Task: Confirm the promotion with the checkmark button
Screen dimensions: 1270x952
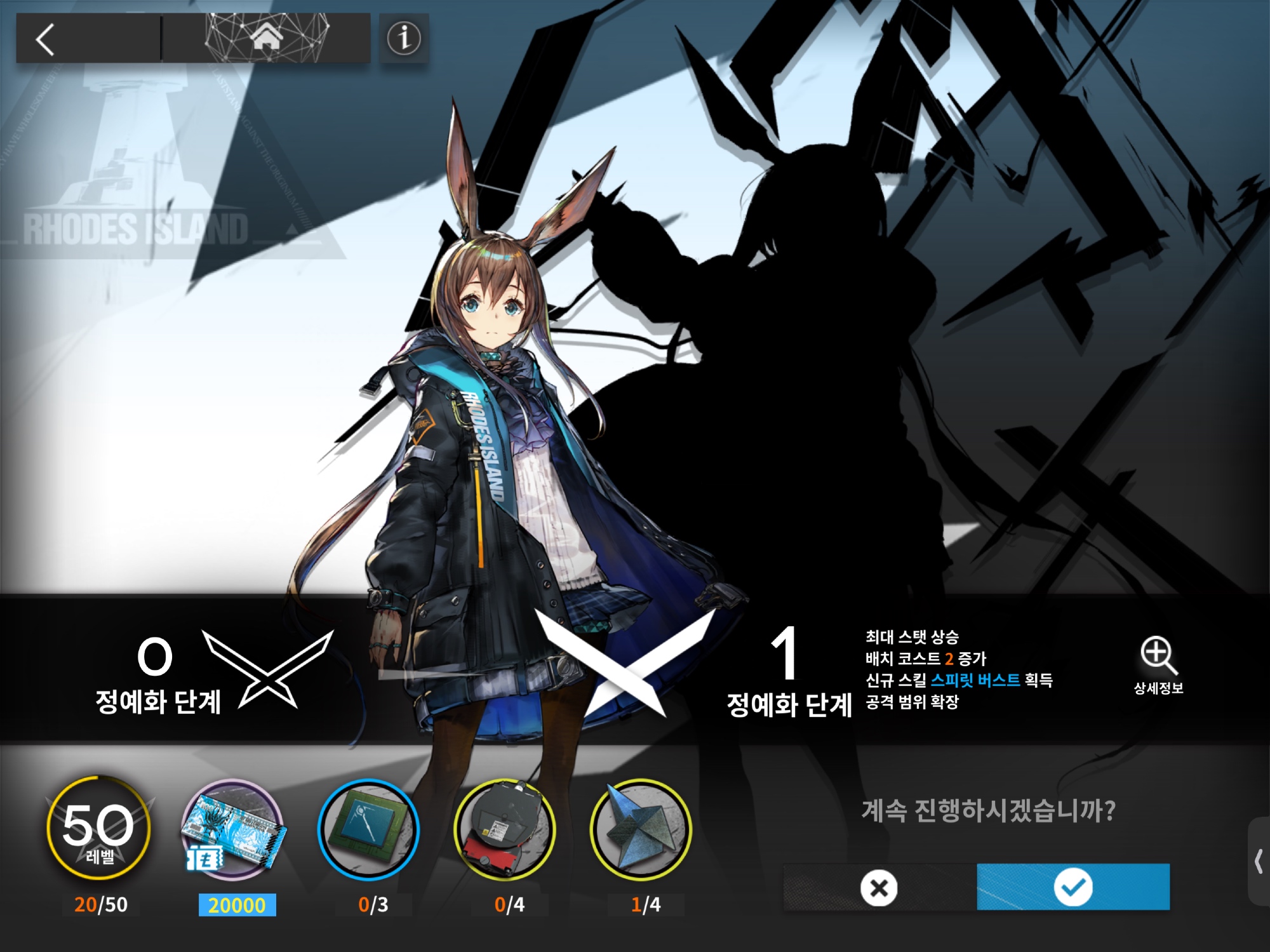Action: point(1073,887)
